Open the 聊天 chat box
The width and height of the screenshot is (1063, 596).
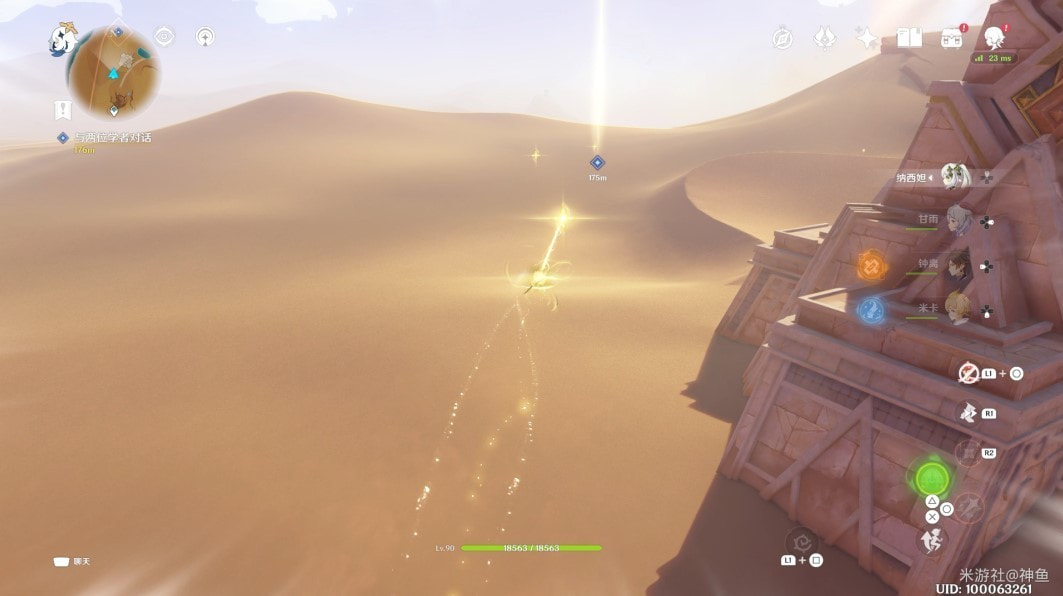click(x=72, y=562)
